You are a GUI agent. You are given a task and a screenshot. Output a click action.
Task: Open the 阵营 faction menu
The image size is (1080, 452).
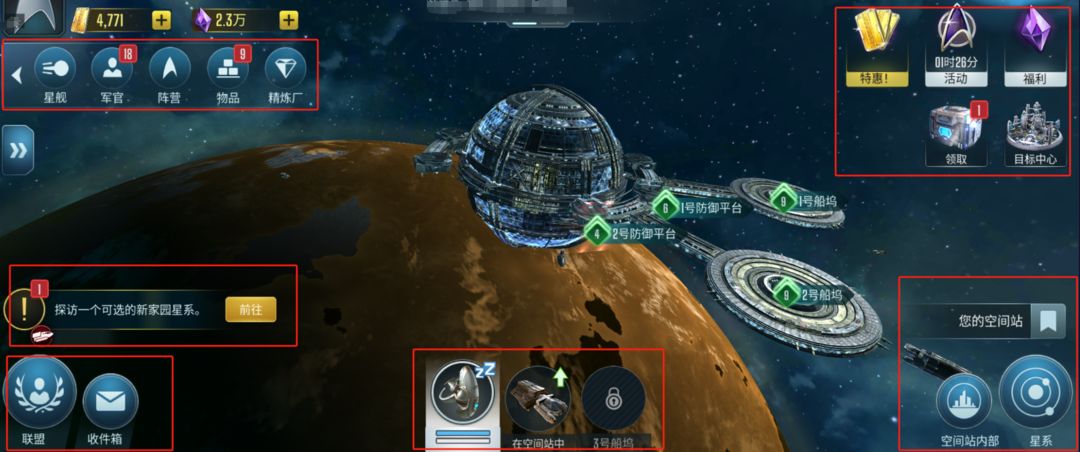pyautogui.click(x=170, y=70)
